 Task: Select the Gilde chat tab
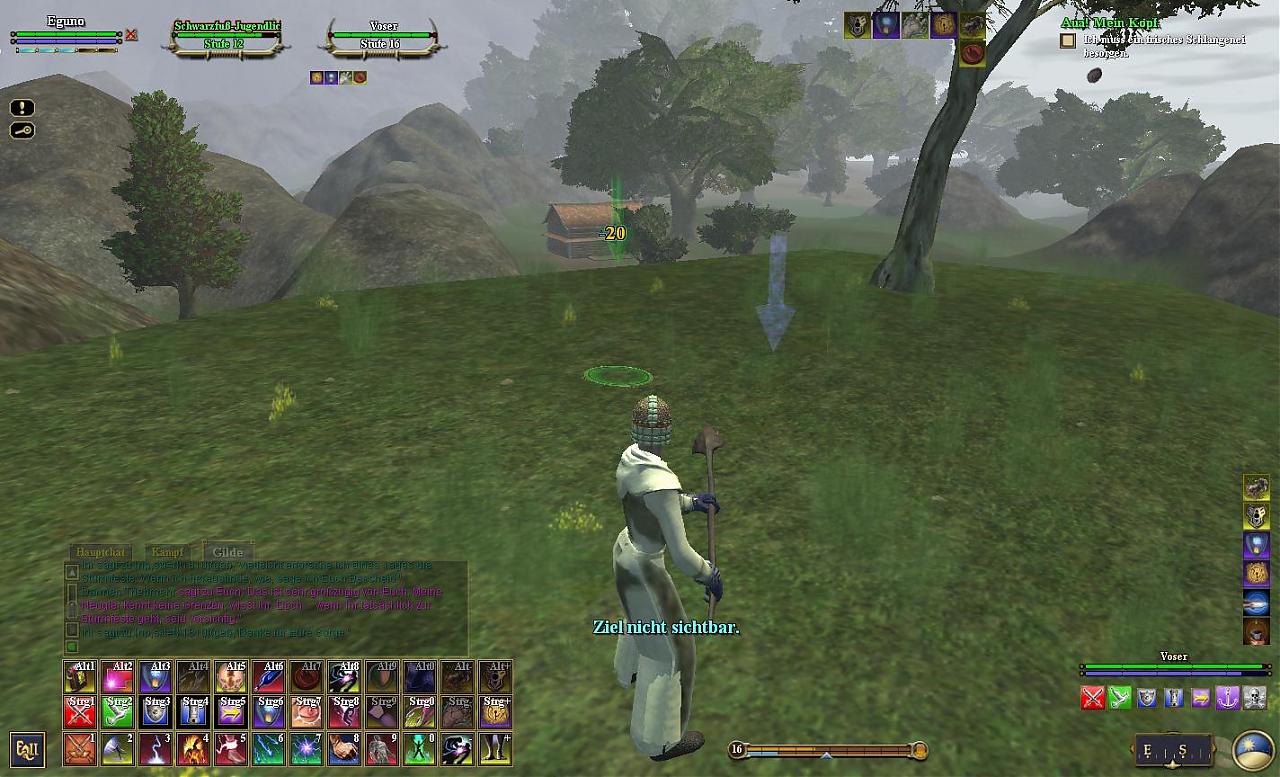click(227, 552)
